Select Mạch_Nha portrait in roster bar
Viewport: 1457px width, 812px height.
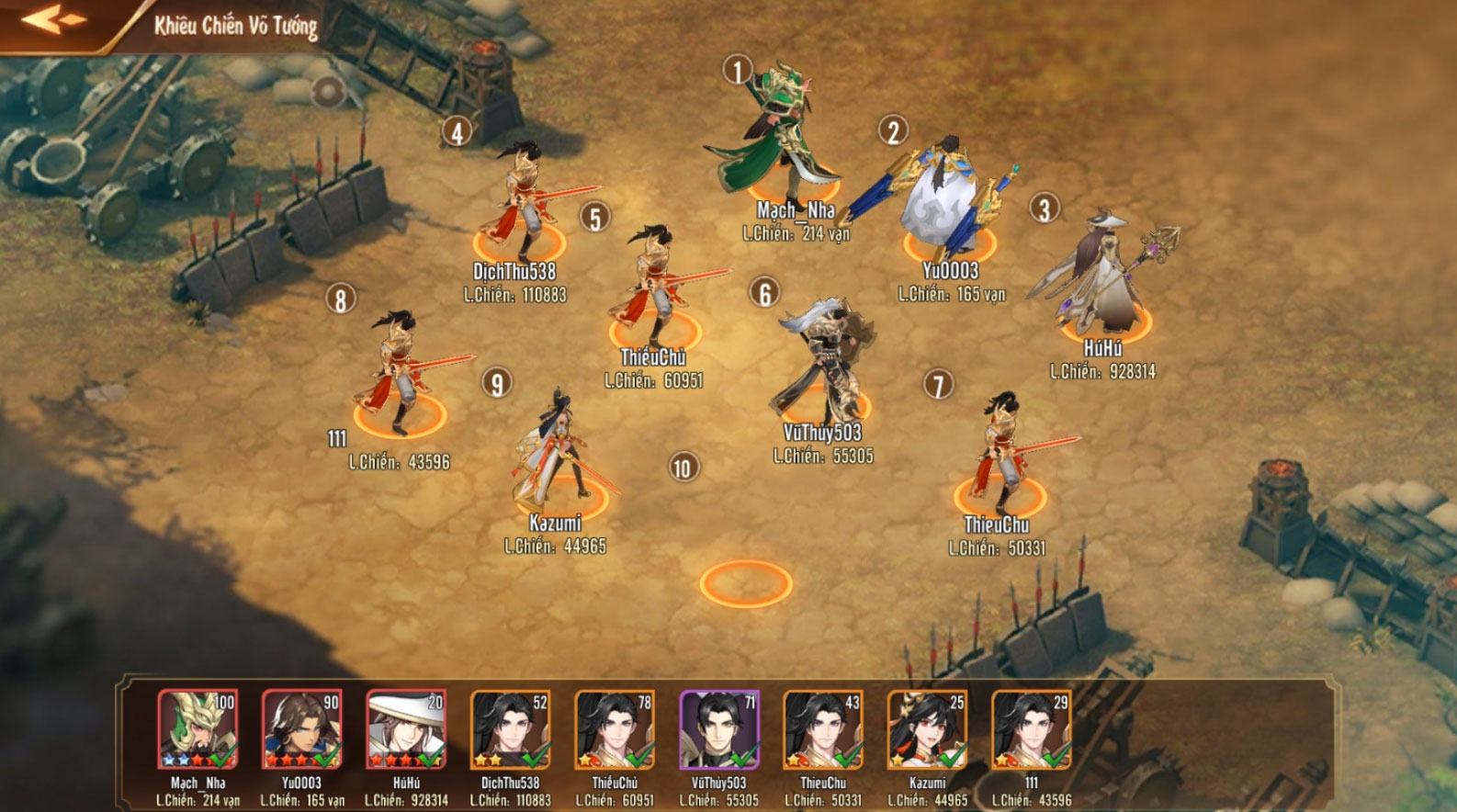pyautogui.click(x=198, y=729)
